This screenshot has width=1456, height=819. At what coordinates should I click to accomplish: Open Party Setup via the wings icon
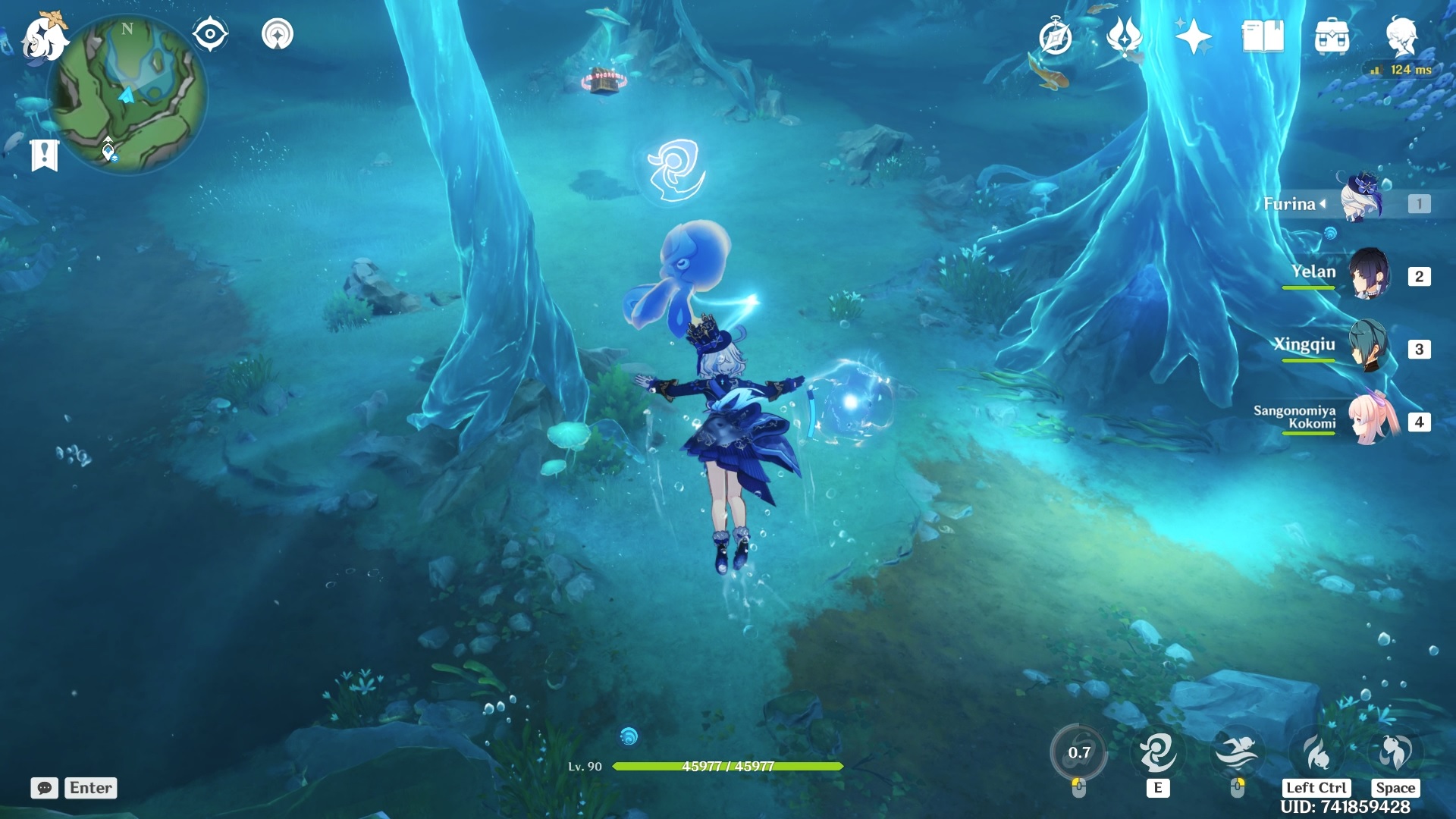click(x=1124, y=33)
